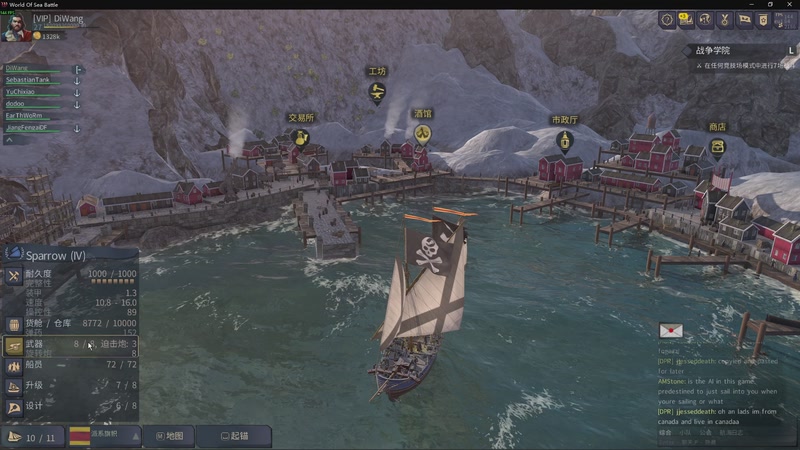Viewport: 800px width, 450px height.
Task: Open the 武器 weapons row
Action: tap(70, 345)
